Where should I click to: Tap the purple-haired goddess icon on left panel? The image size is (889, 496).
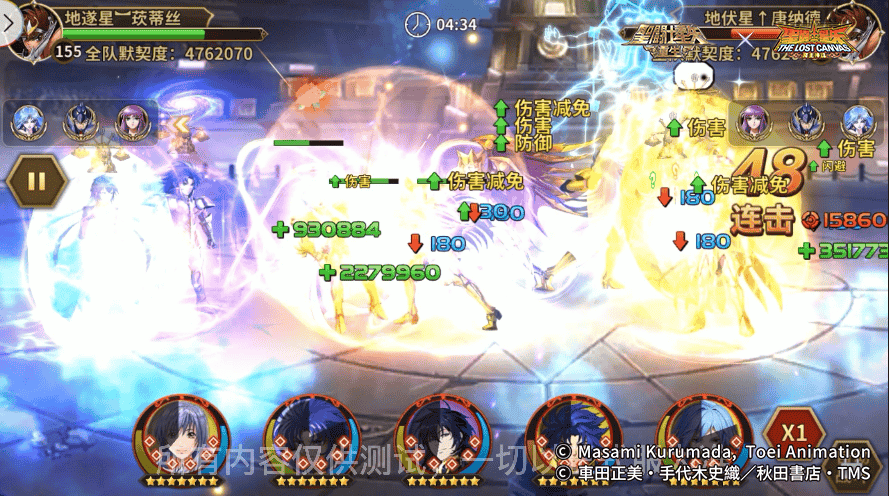pyautogui.click(x=132, y=122)
